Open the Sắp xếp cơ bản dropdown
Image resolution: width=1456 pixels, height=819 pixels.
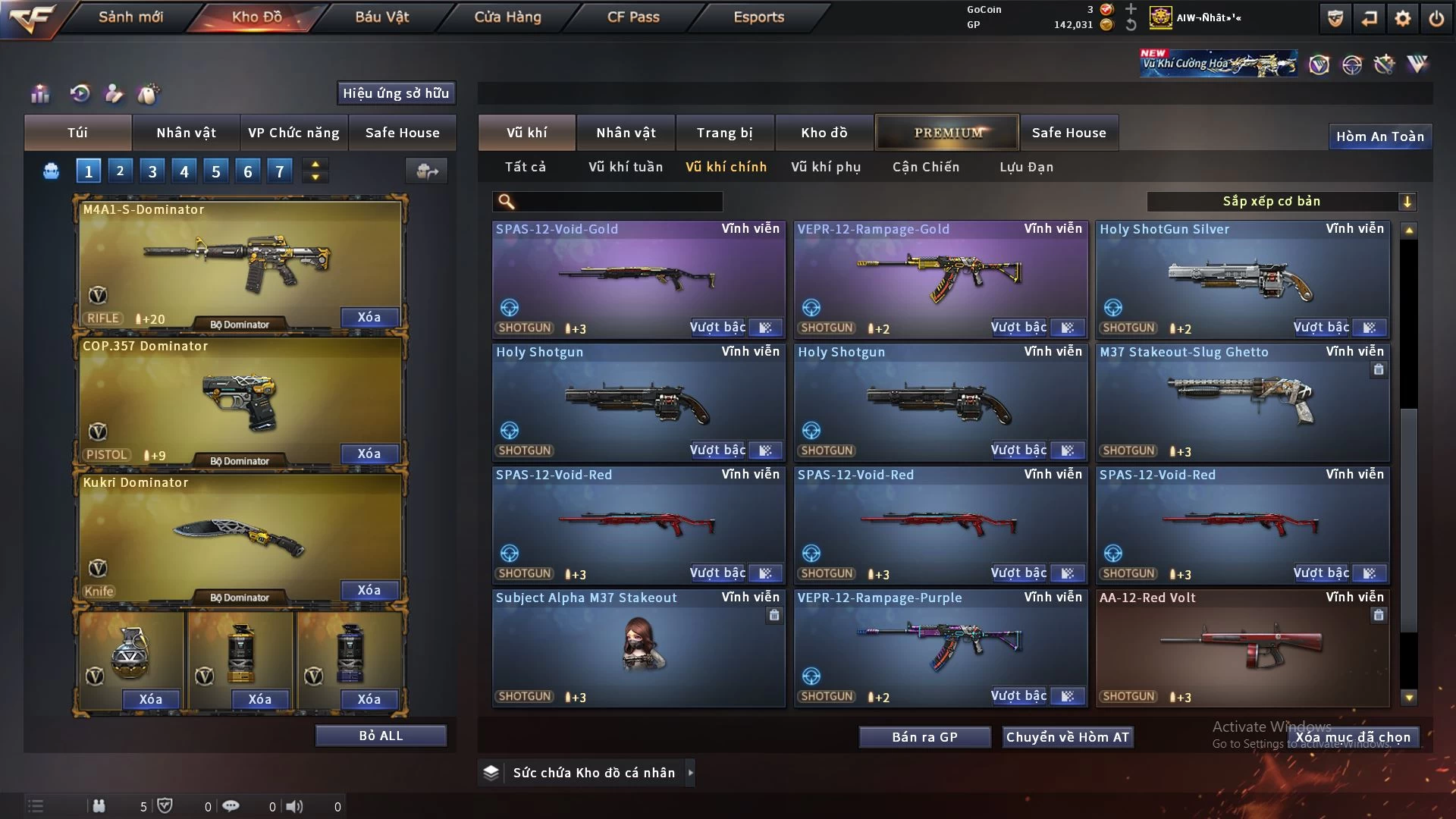point(1281,202)
